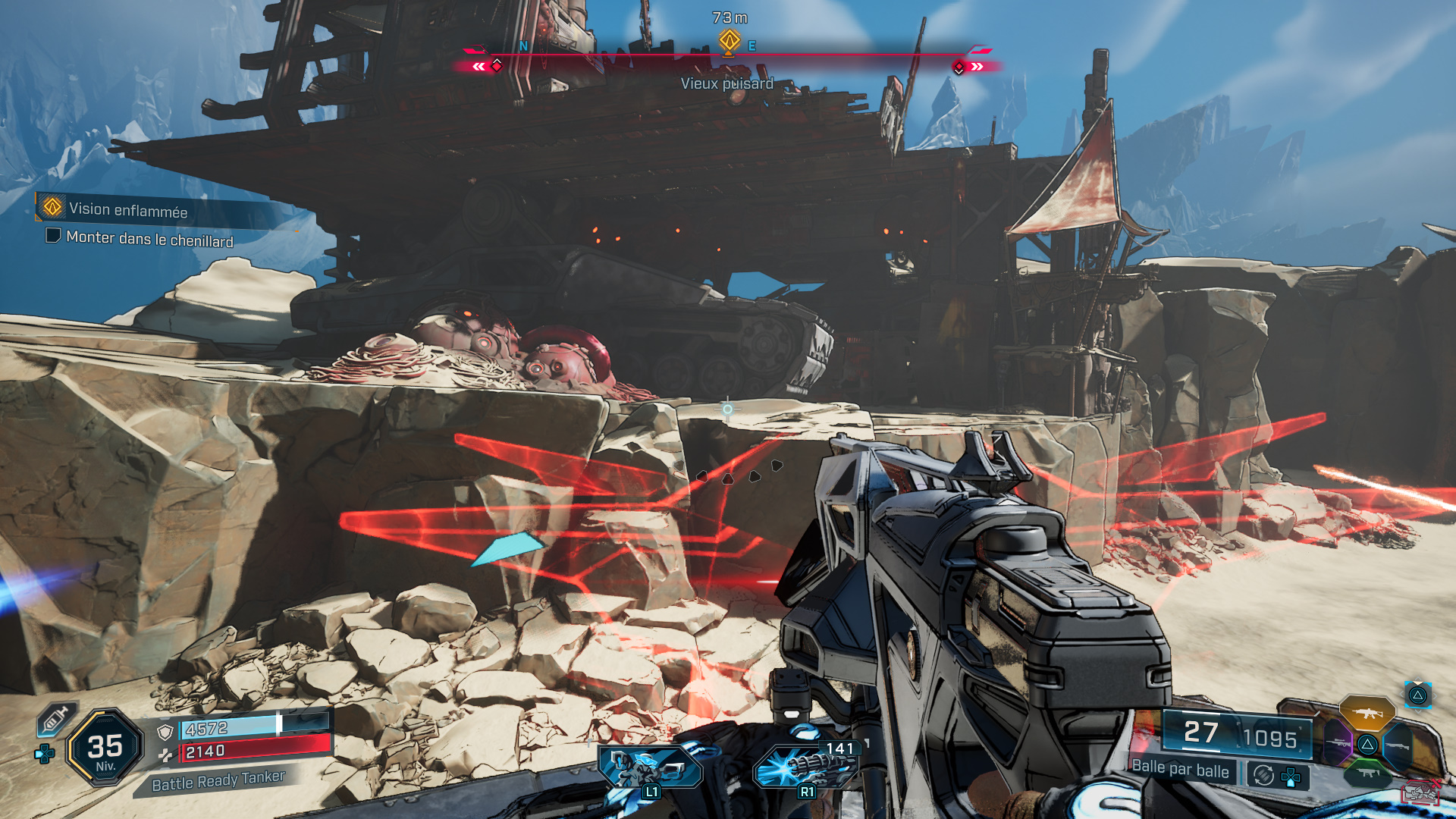This screenshot has width=1456, height=819.
Task: Select the orange assault rifle weapon slot
Action: tap(1367, 713)
